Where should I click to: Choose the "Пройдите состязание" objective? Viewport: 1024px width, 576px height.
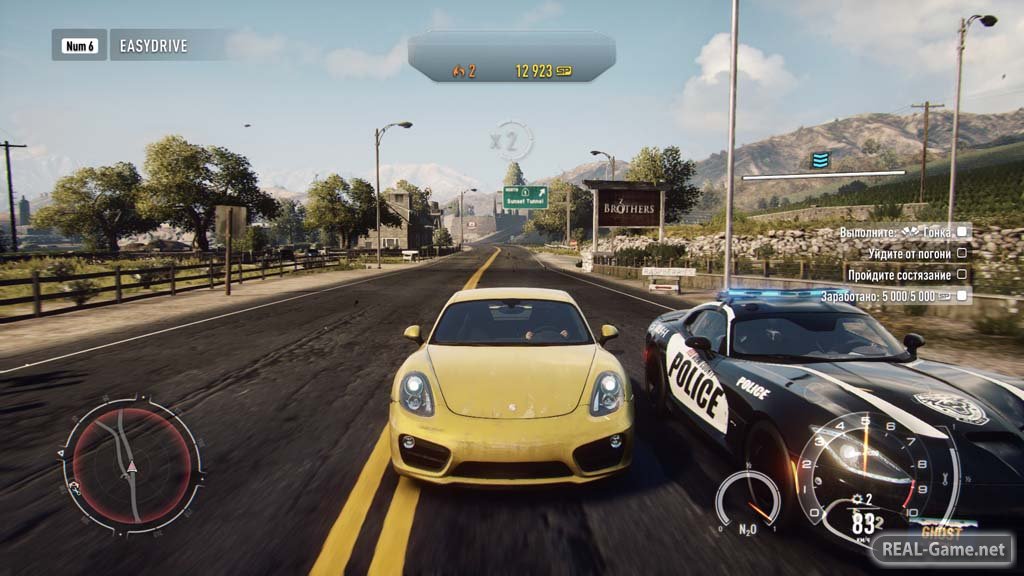click(895, 274)
